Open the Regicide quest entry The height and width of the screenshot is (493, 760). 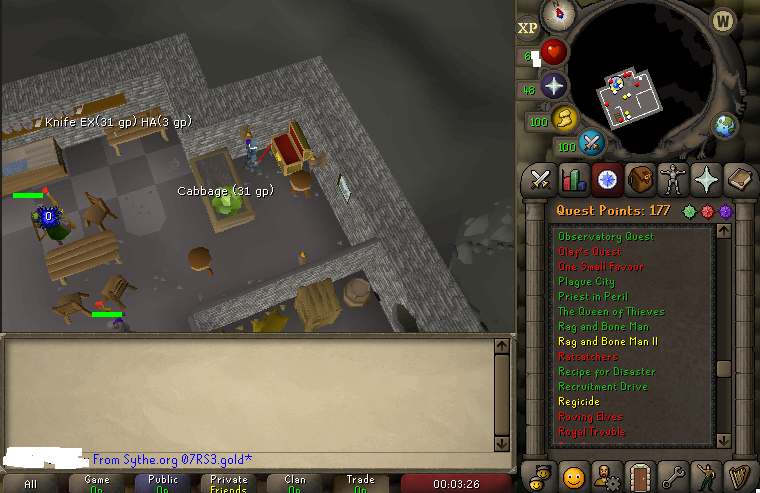click(579, 402)
